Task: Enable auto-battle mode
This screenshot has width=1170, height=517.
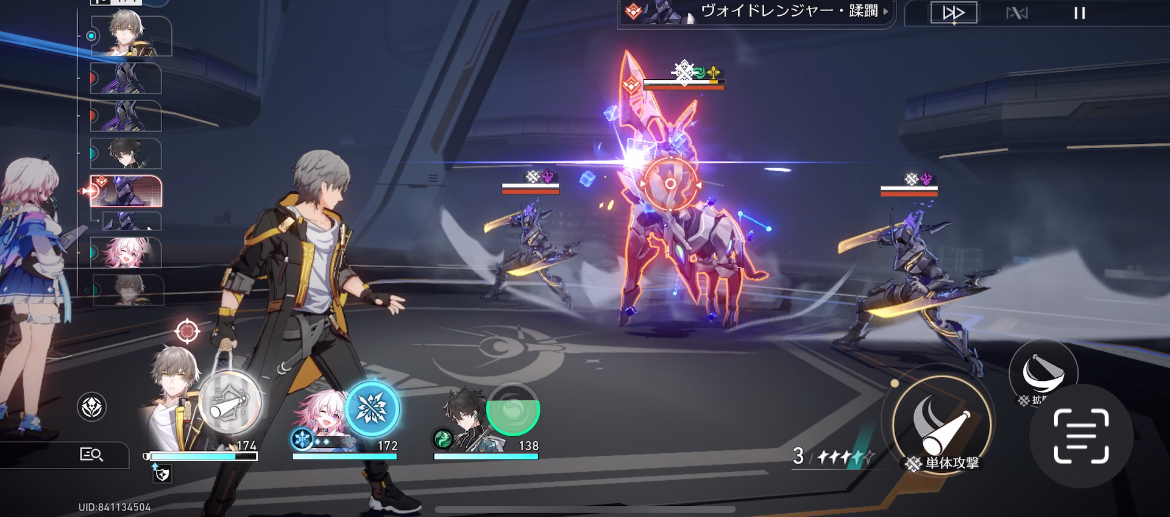Action: coord(1017,13)
